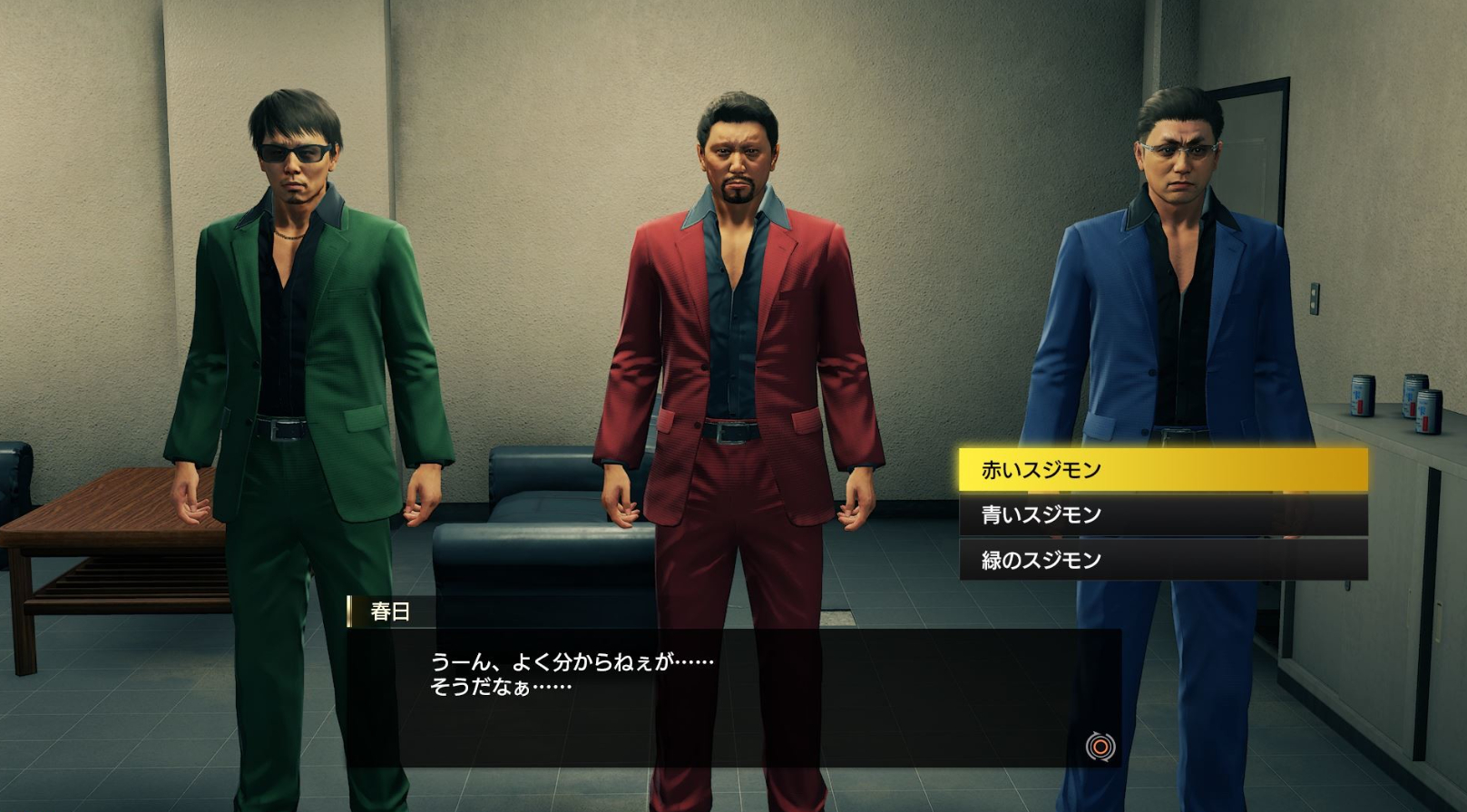This screenshot has height=812, width=1467.
Task: Select the 青いスジモン reply
Action: point(1162,514)
